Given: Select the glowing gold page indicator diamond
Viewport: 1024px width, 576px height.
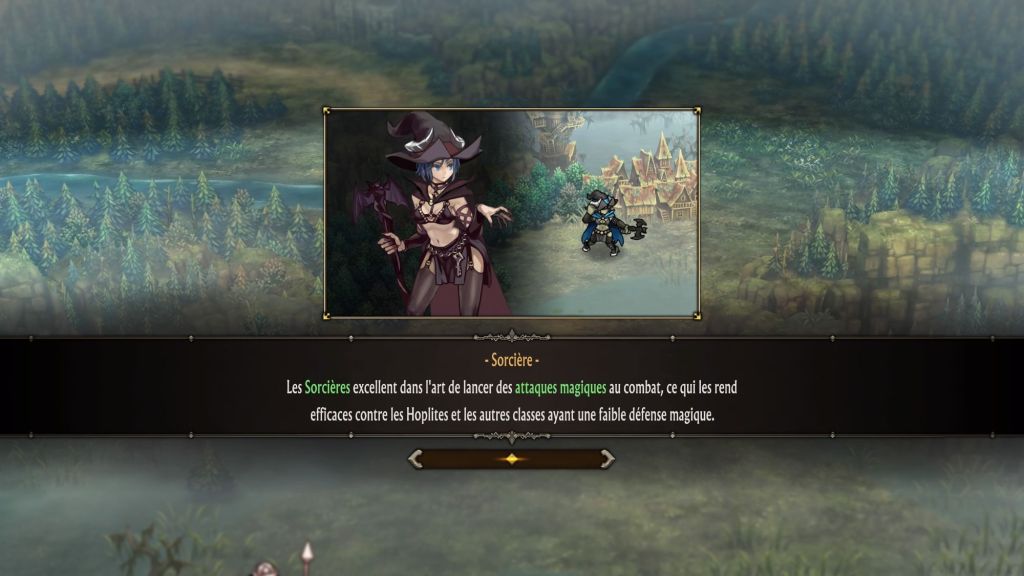Looking at the screenshot, I should tap(511, 459).
